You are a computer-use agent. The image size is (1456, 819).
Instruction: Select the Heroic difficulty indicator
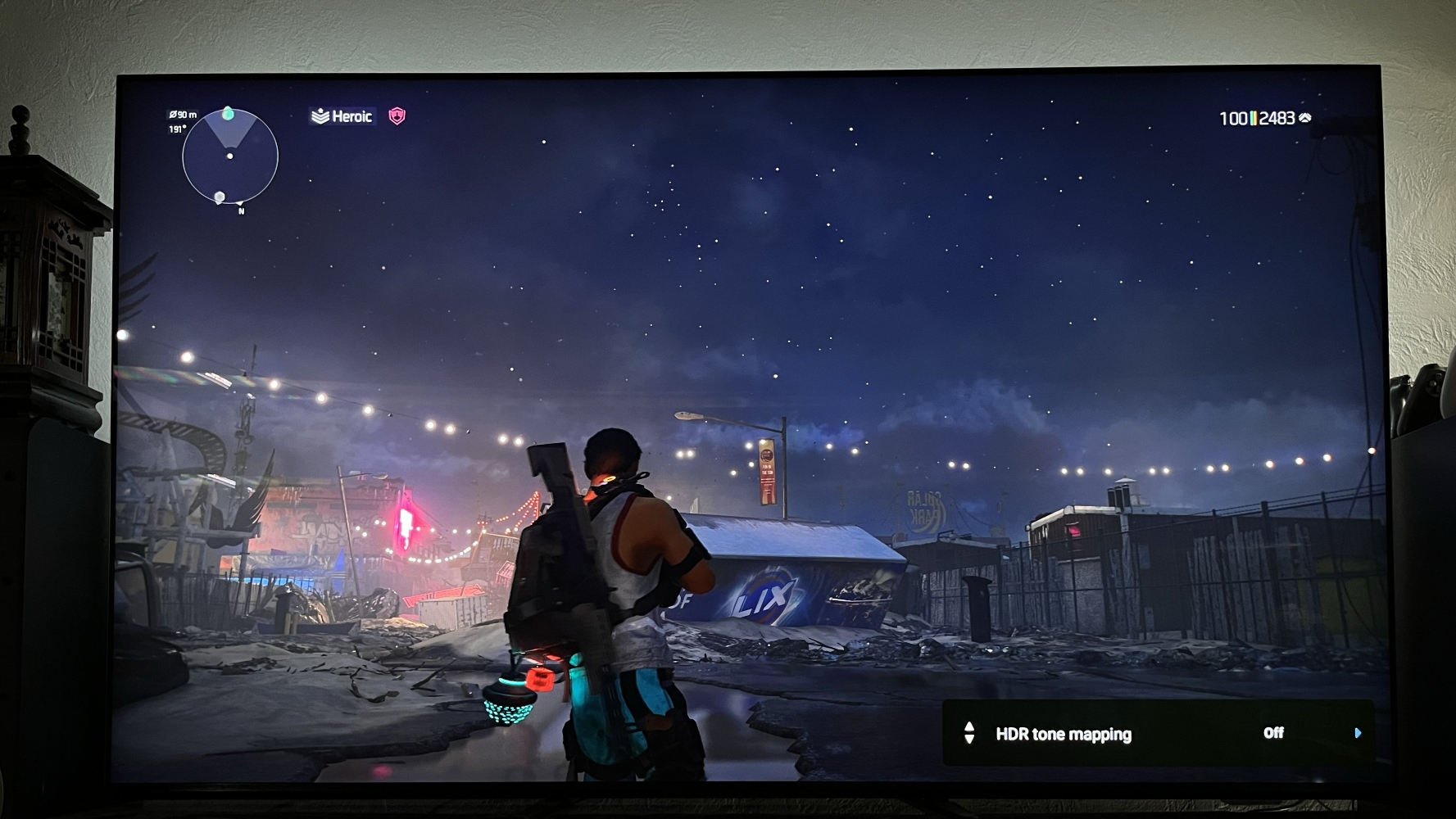342,116
